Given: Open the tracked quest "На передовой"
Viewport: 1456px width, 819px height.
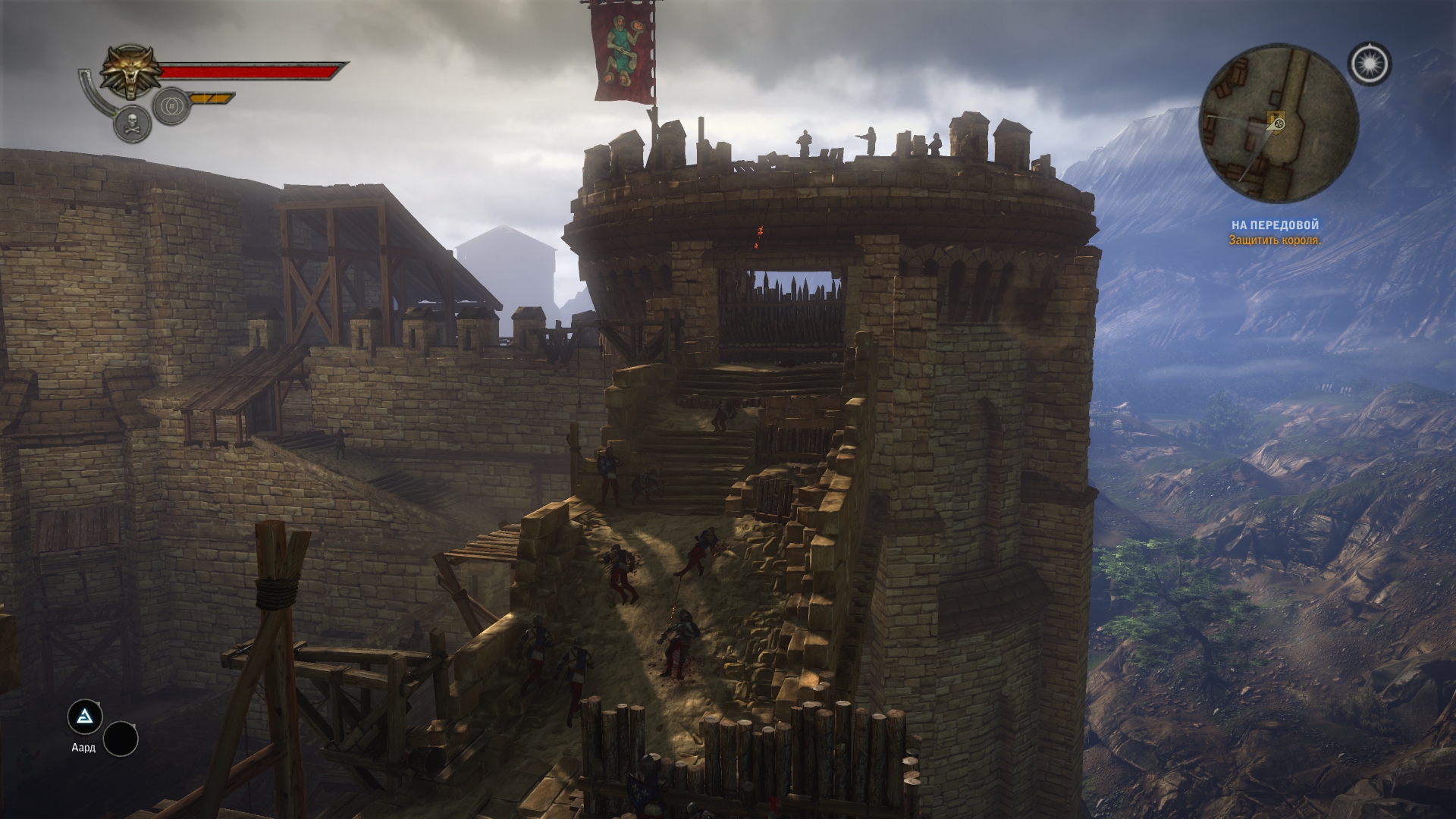Looking at the screenshot, I should [1274, 225].
